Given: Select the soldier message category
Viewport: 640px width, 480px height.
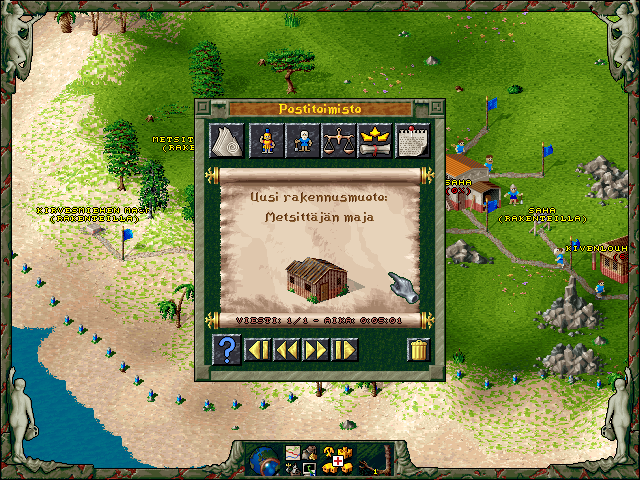Looking at the screenshot, I should point(265,140).
